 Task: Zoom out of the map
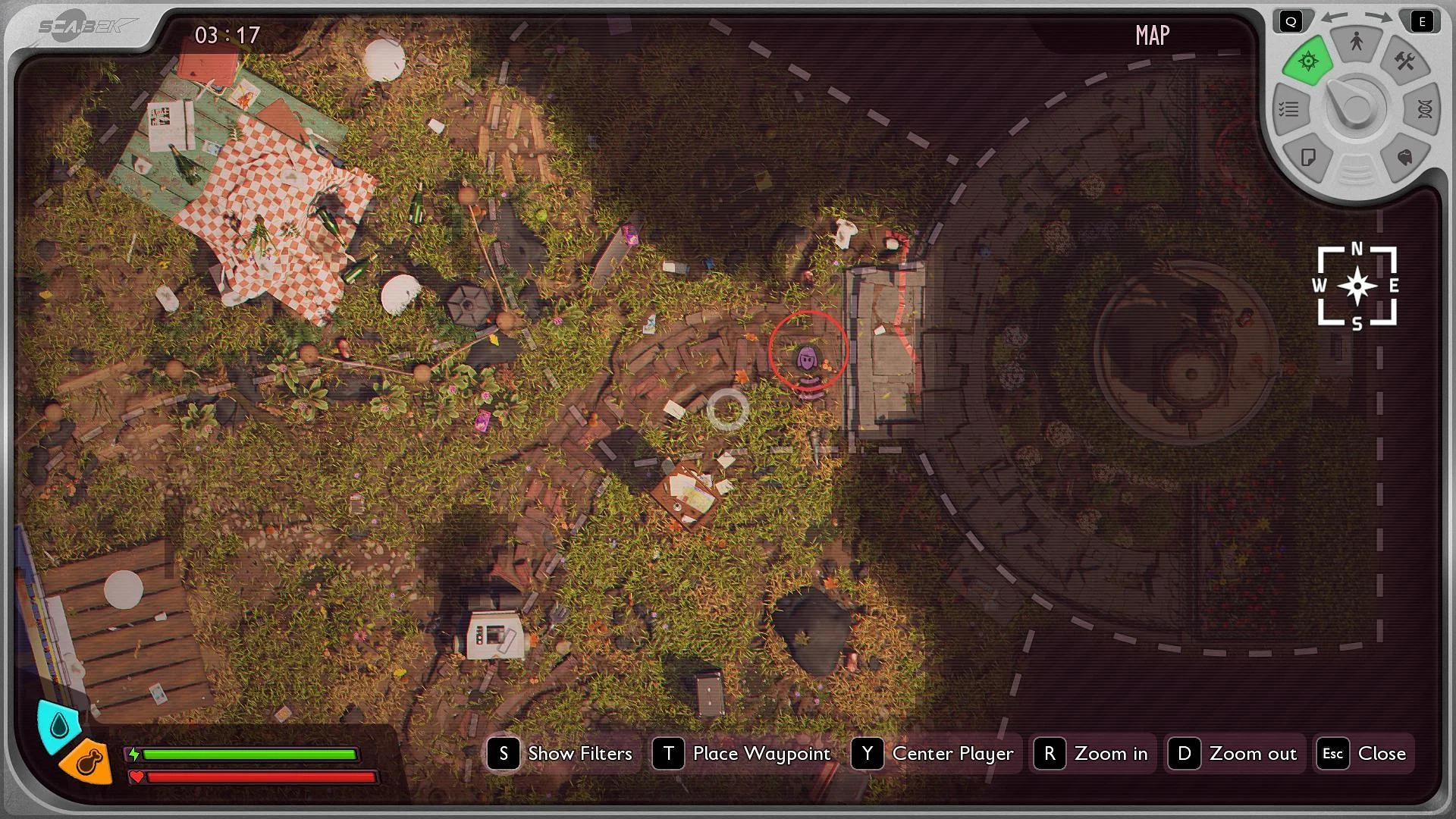[1234, 754]
